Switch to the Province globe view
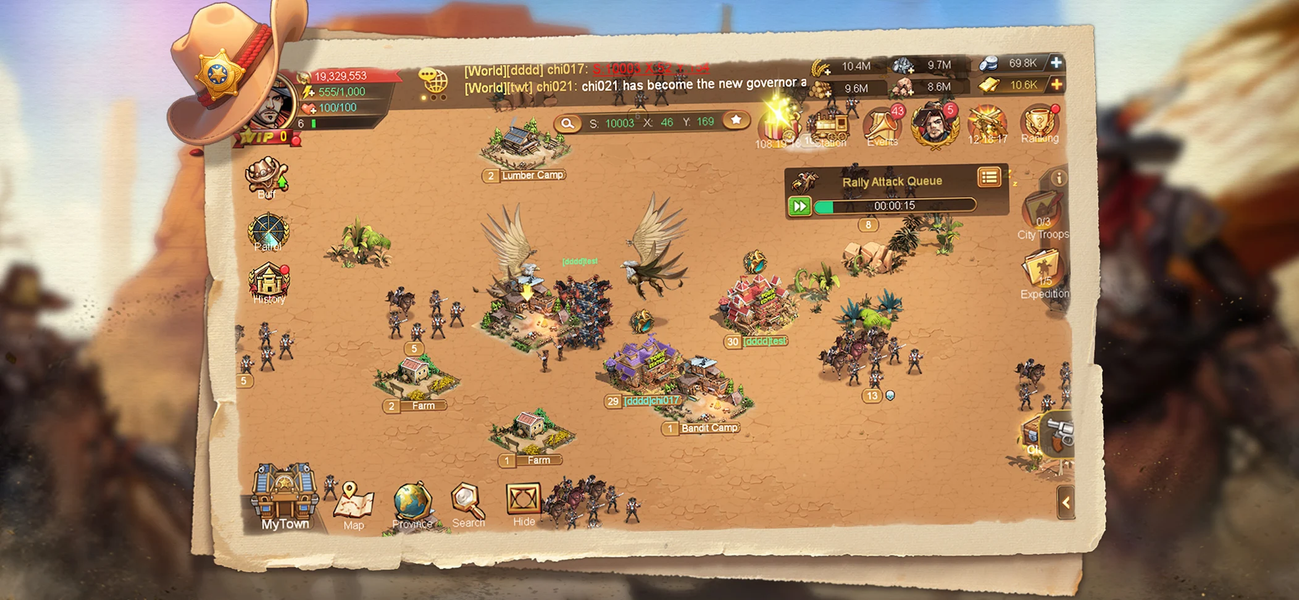This screenshot has width=1299, height=600. click(x=412, y=503)
